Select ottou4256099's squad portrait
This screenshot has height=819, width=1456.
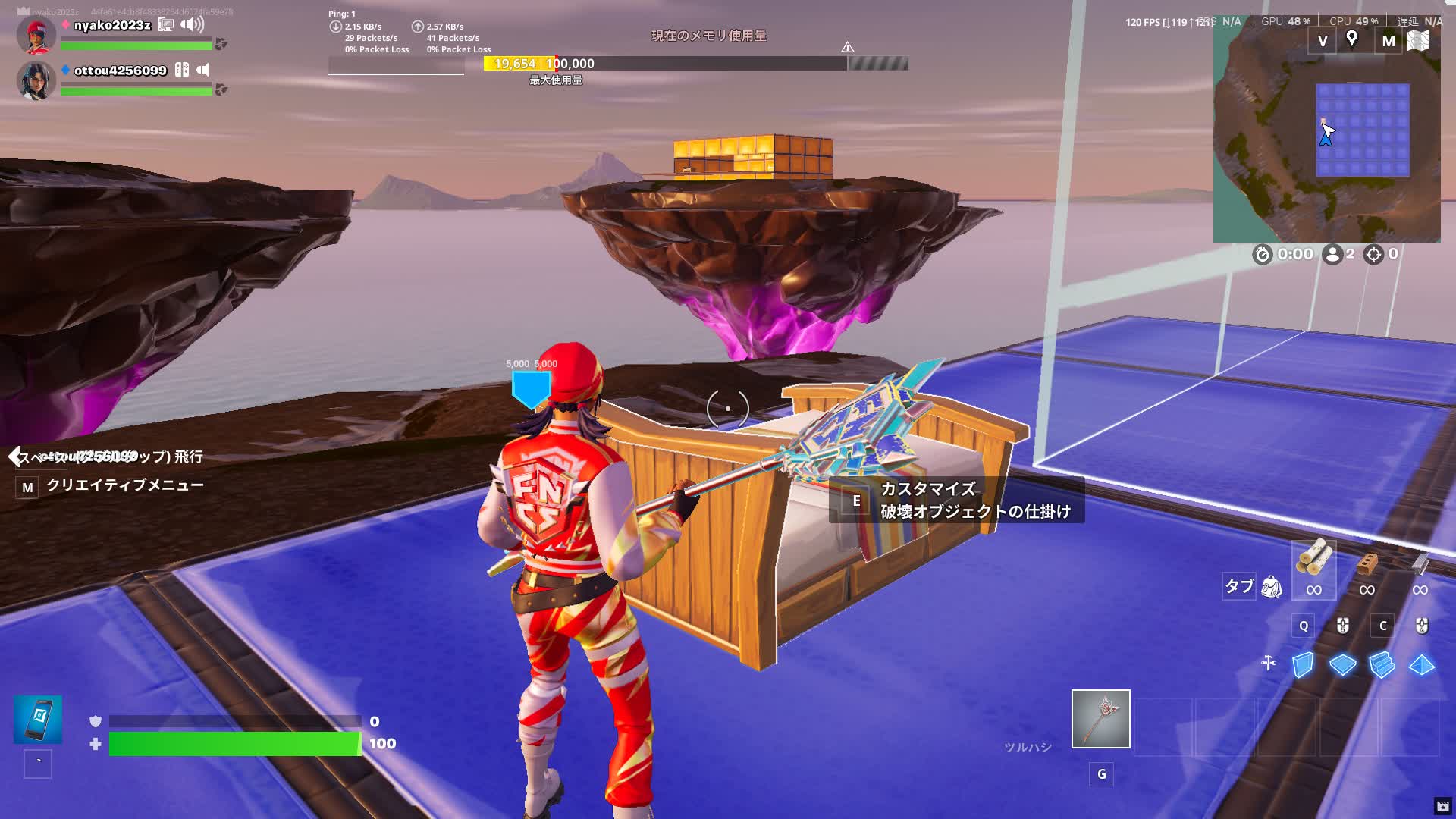[x=36, y=80]
